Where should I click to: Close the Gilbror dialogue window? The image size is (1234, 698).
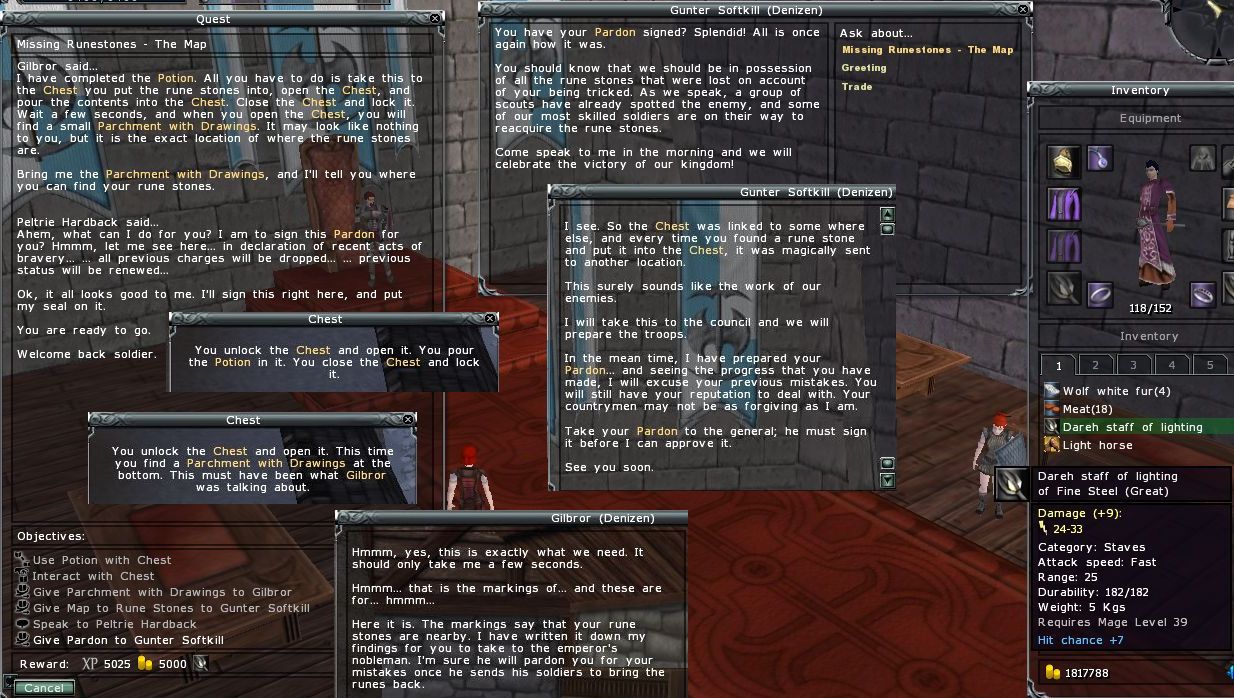pos(678,518)
